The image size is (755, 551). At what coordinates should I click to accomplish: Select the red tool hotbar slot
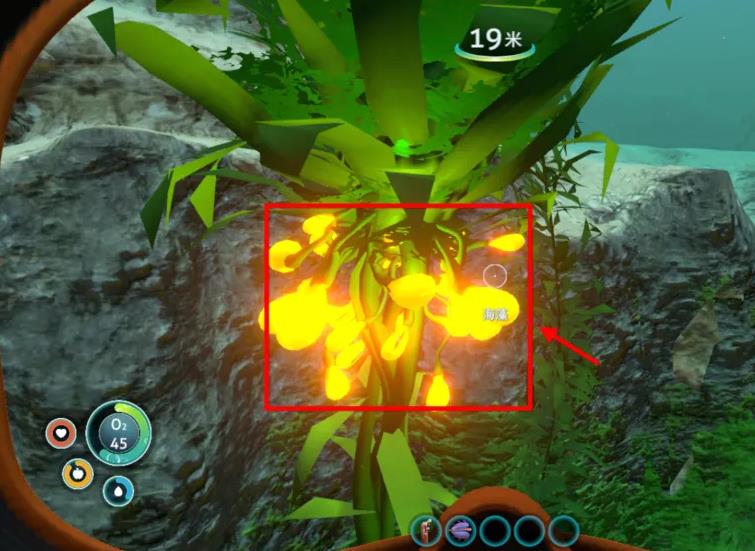pyautogui.click(x=425, y=529)
